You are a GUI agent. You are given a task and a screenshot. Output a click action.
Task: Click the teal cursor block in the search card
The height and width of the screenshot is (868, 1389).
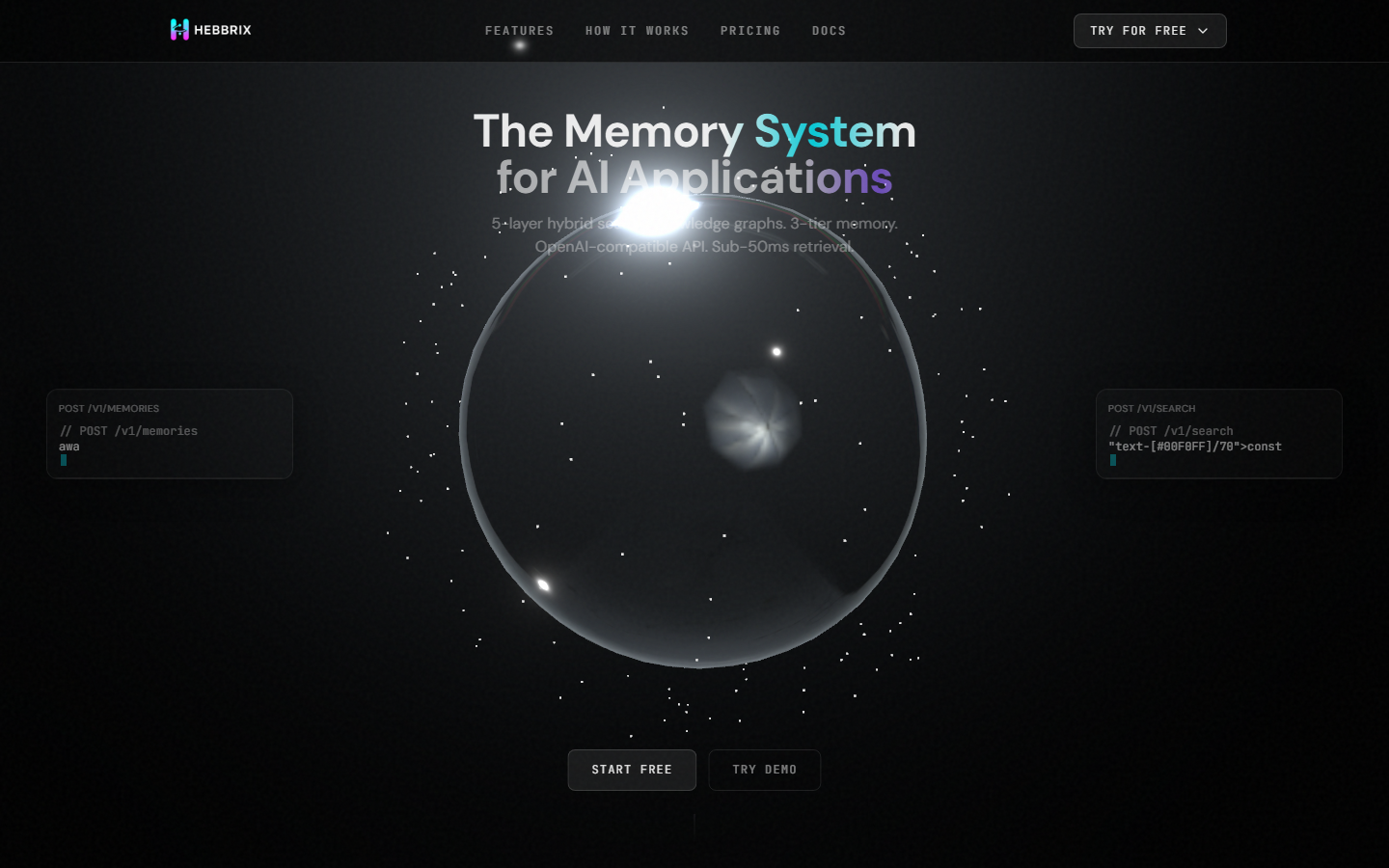(x=1113, y=460)
